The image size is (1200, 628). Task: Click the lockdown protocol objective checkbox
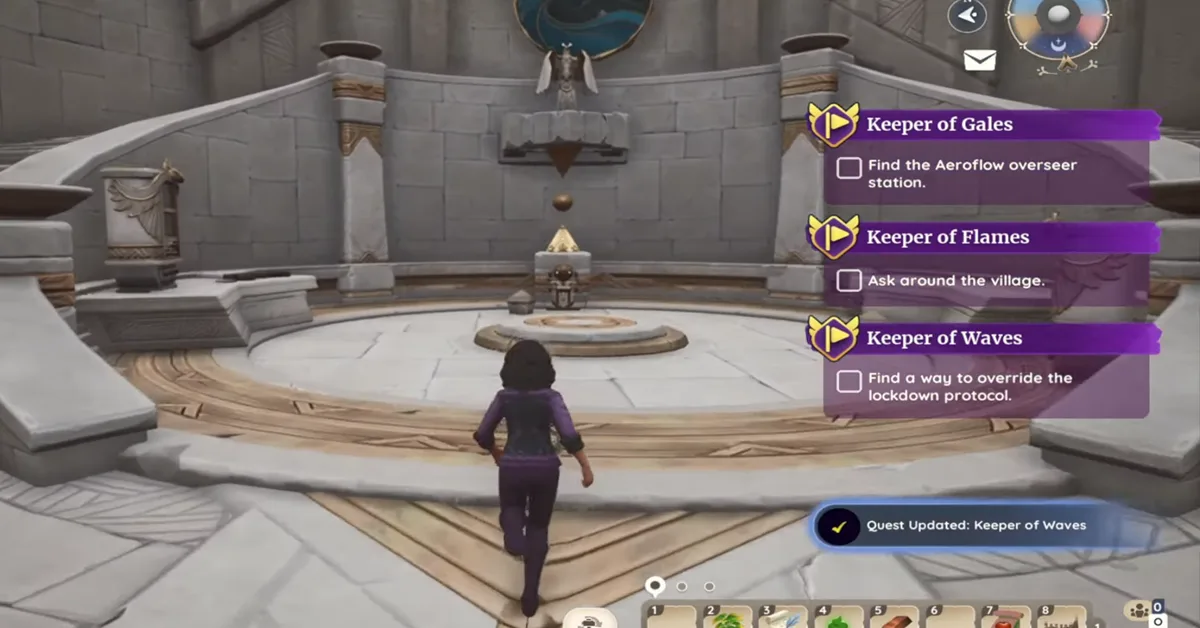(x=849, y=381)
